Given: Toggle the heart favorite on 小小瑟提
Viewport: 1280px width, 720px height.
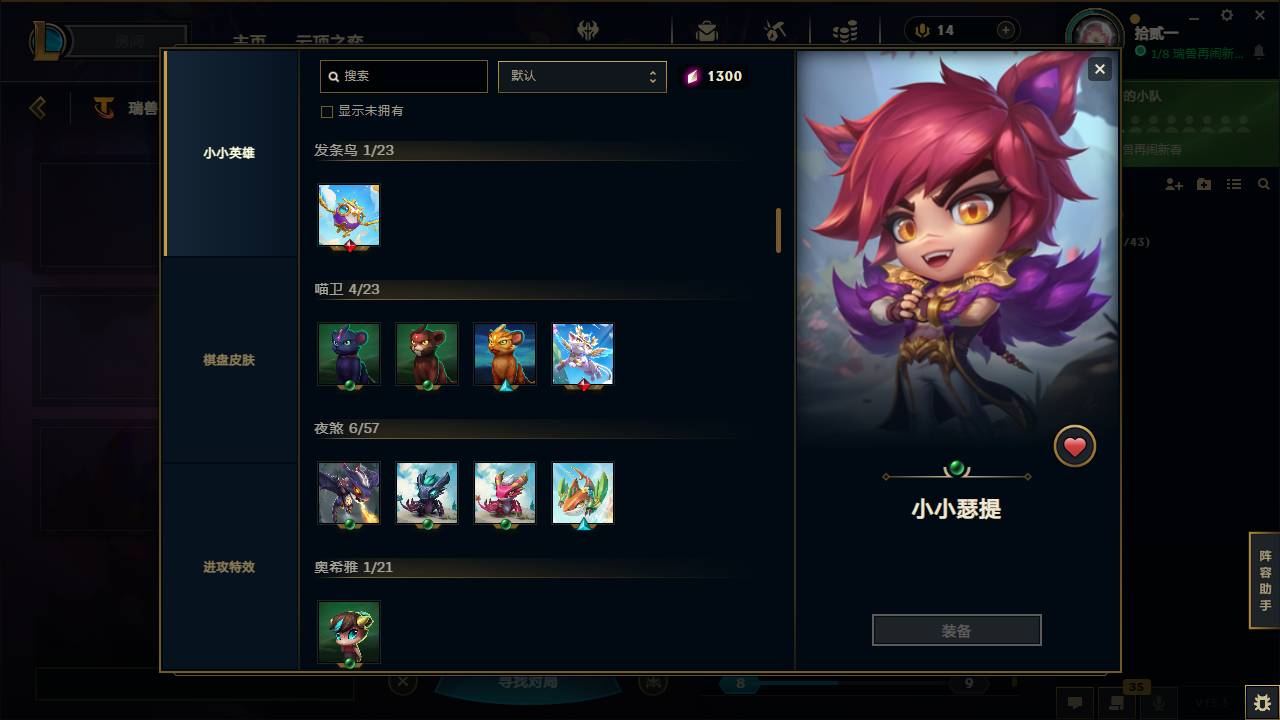Looking at the screenshot, I should coord(1075,446).
